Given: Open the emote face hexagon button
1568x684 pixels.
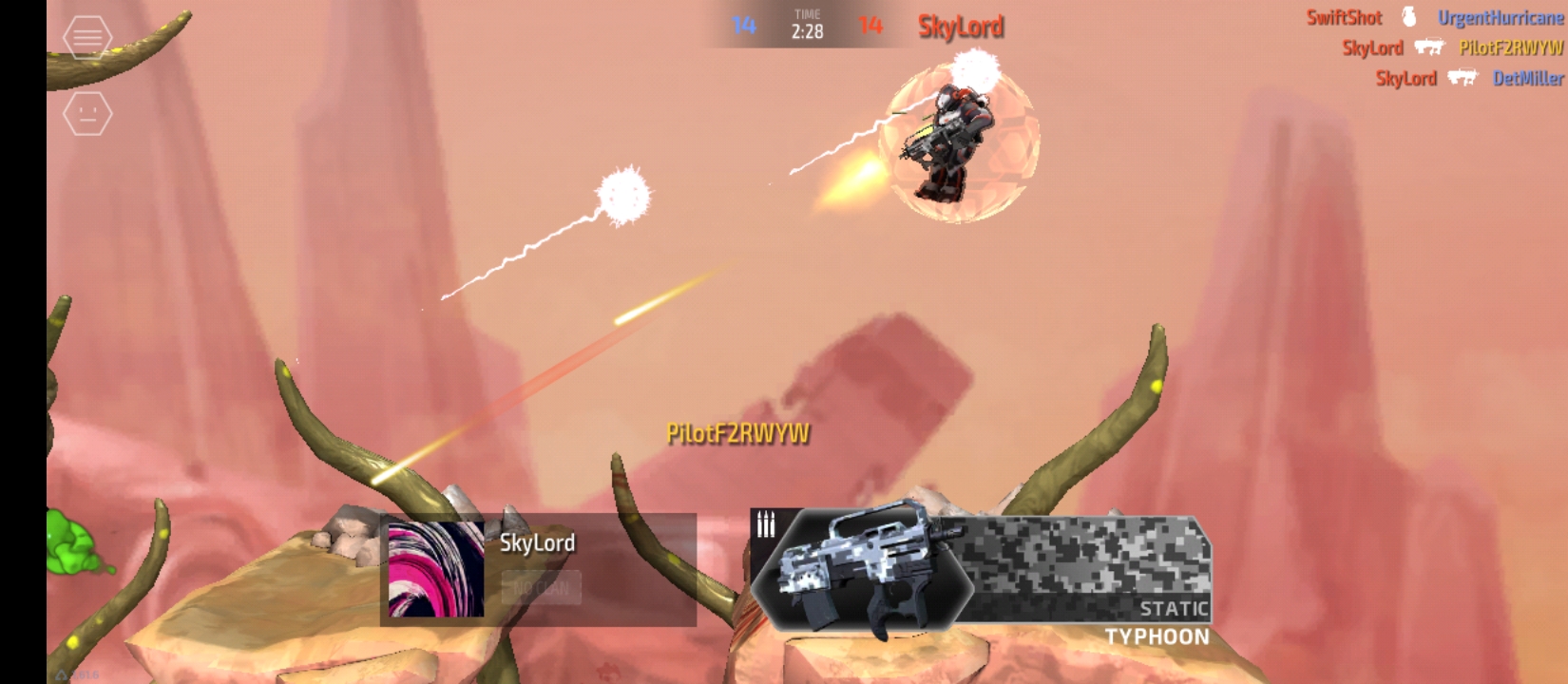Looking at the screenshot, I should (87, 114).
